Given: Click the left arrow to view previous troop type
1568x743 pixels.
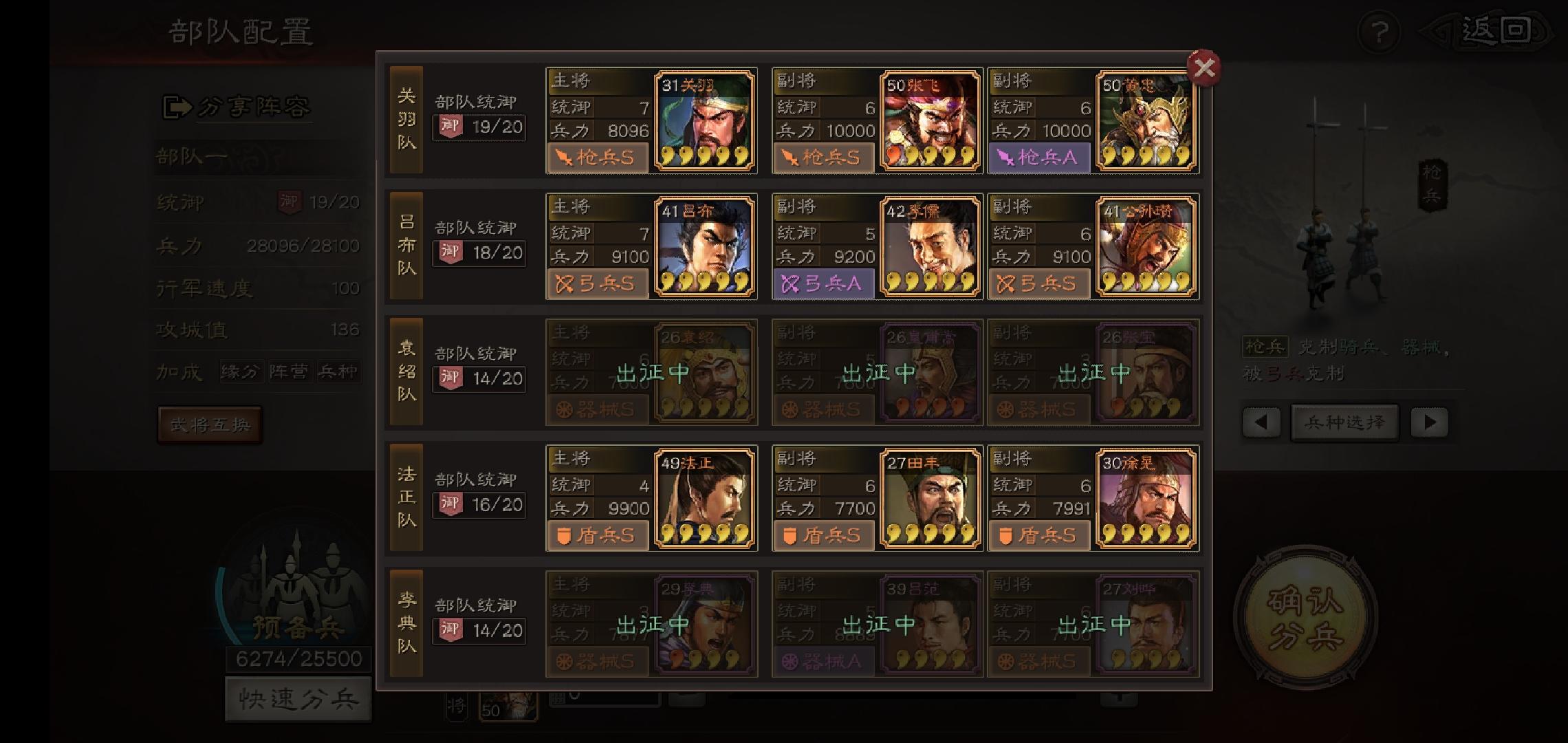Looking at the screenshot, I should click(x=1260, y=422).
